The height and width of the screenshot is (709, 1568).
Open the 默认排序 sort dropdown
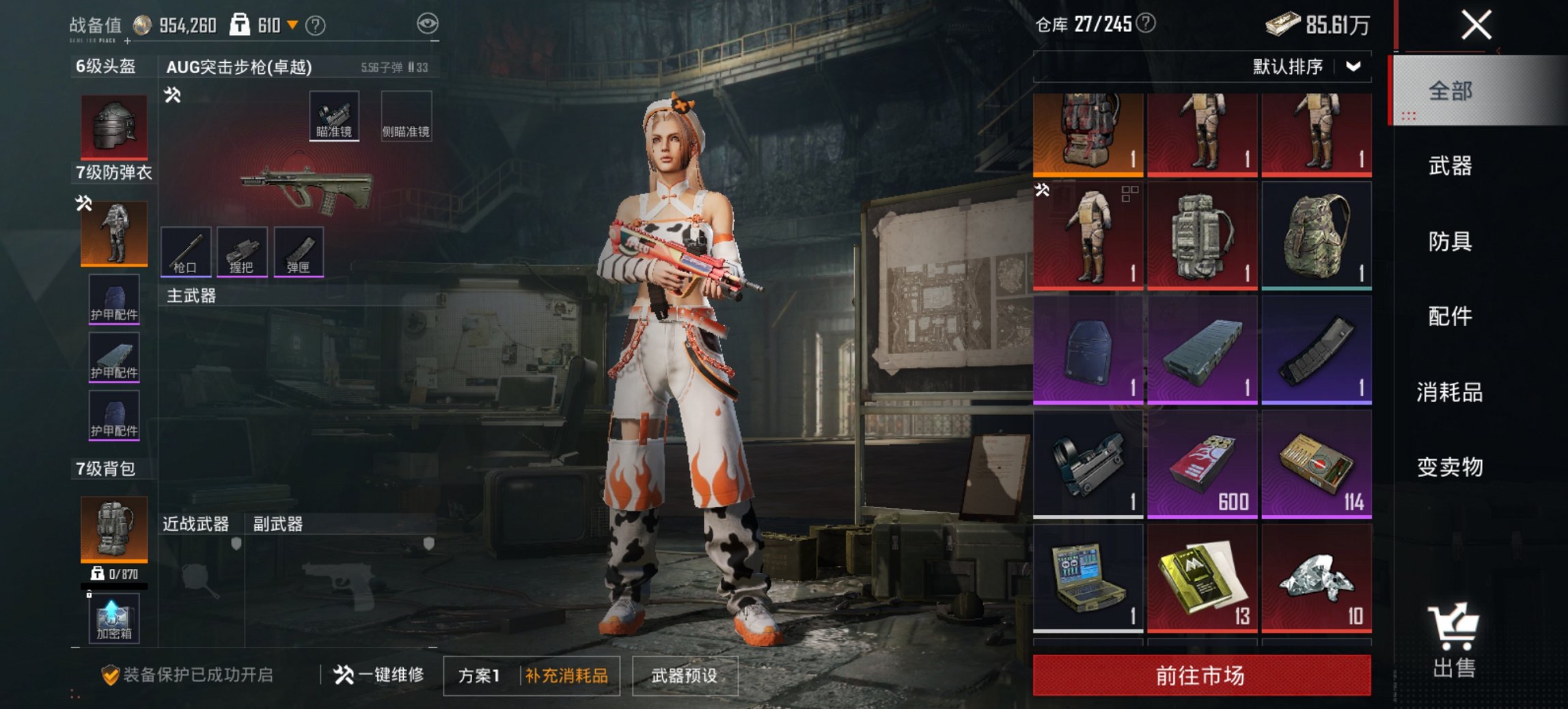1305,66
